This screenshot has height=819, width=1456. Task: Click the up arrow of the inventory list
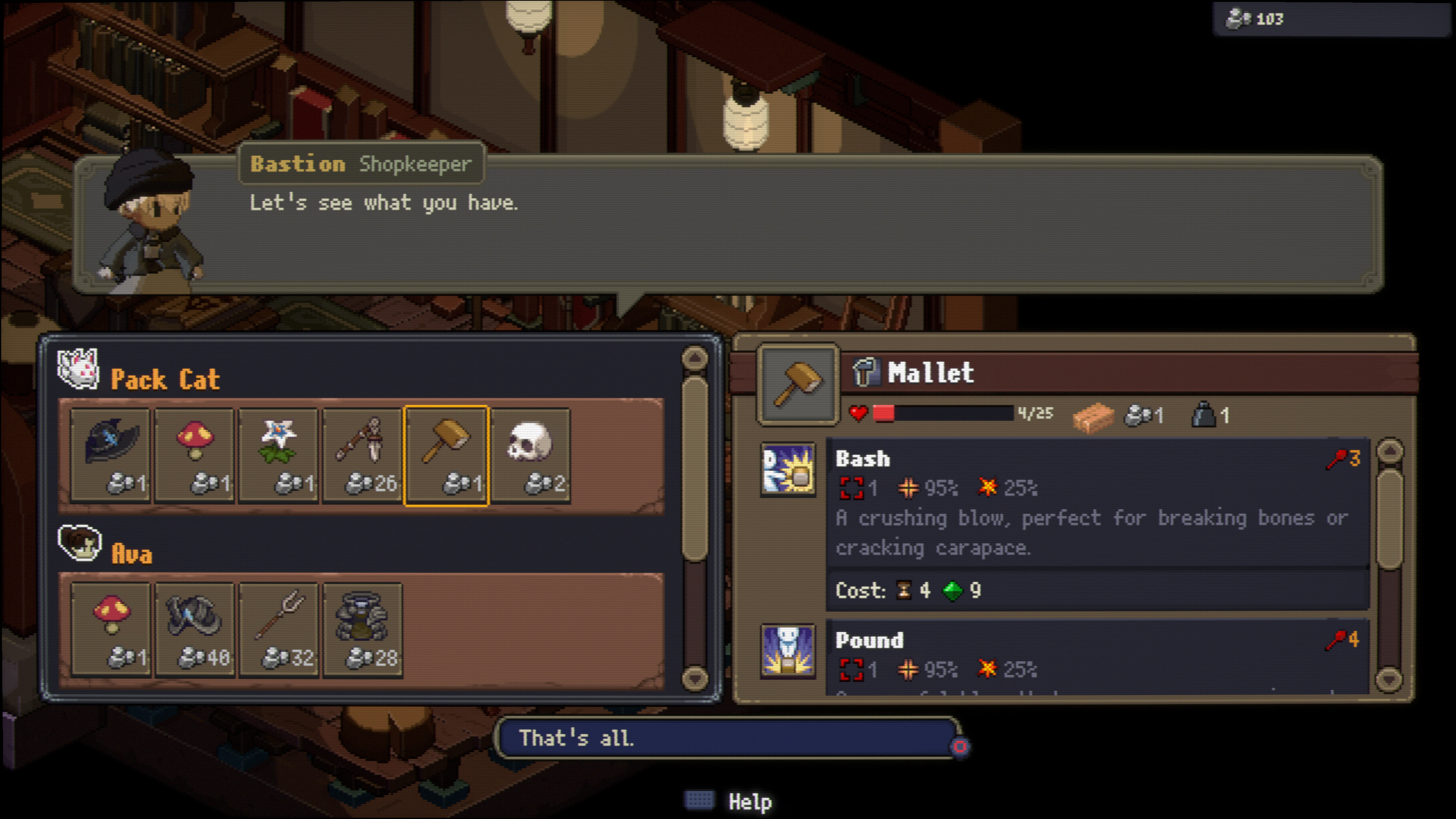[x=695, y=358]
